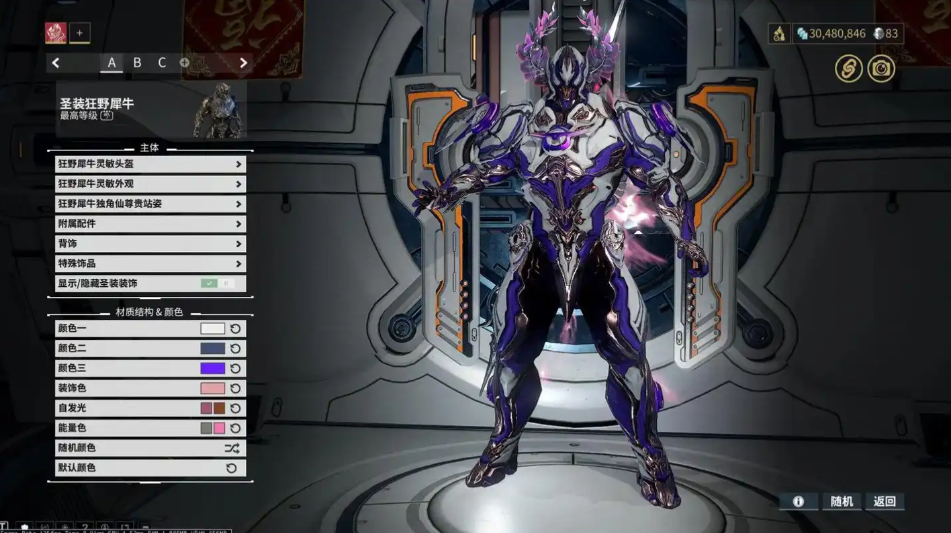Switch to appearance config C tab
951x533 pixels.
162,63
